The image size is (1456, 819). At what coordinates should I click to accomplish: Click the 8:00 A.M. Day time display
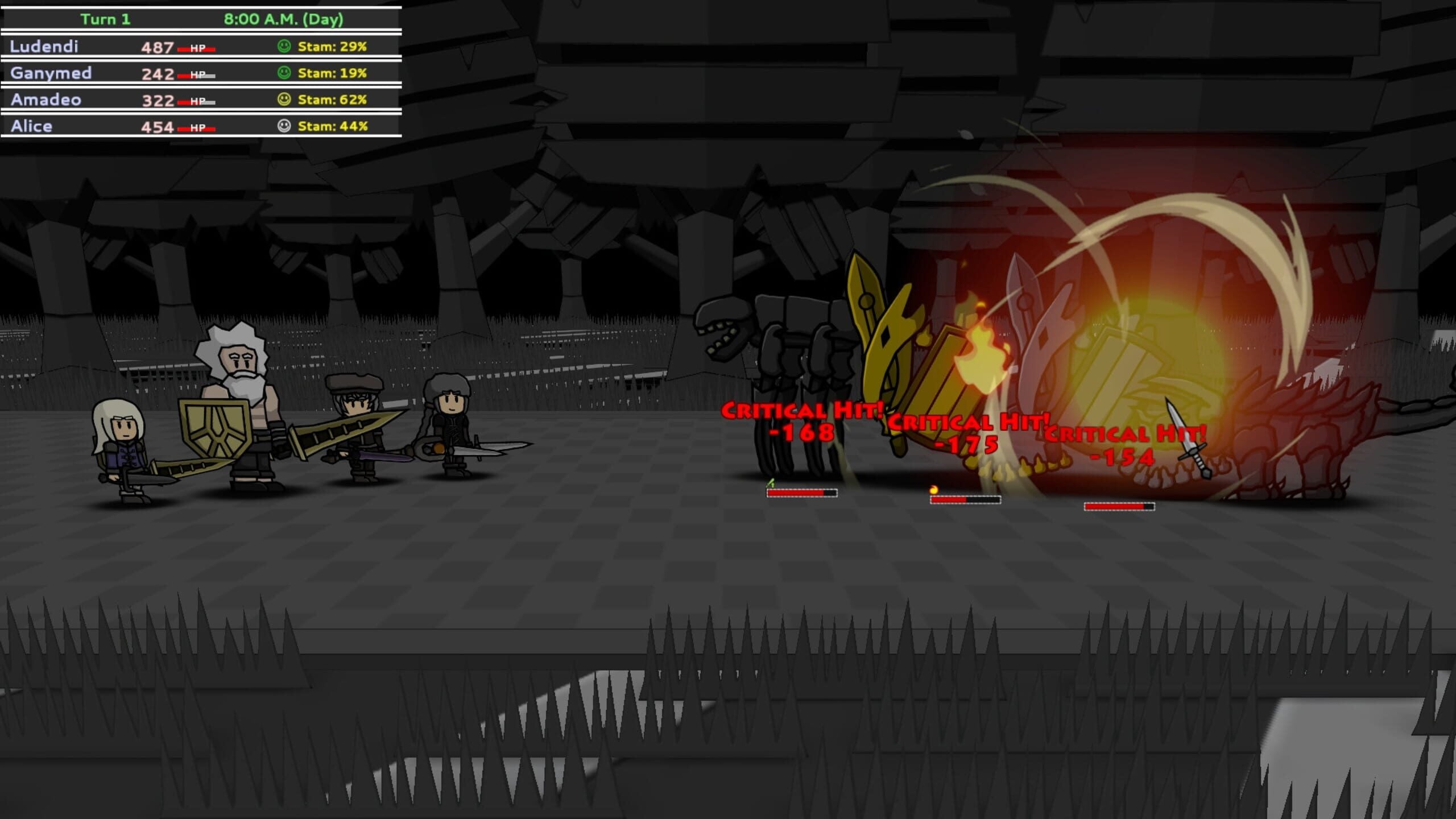[x=284, y=19]
